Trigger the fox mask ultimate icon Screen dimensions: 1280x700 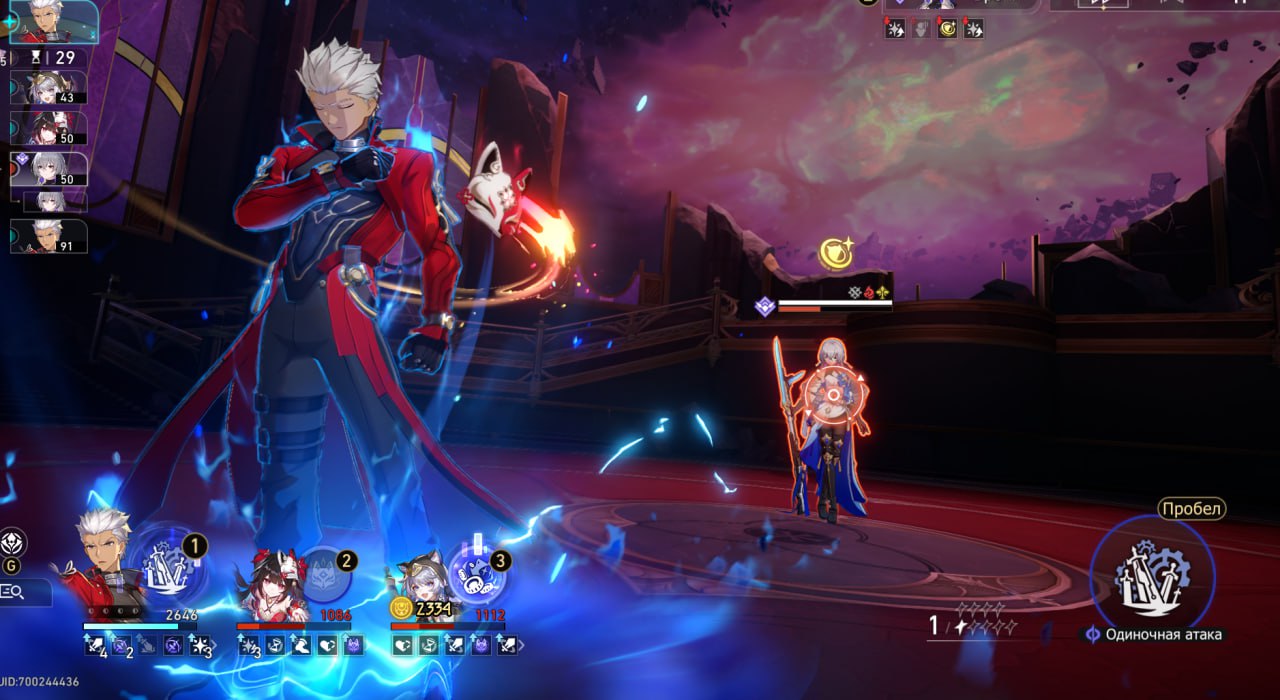click(323, 576)
